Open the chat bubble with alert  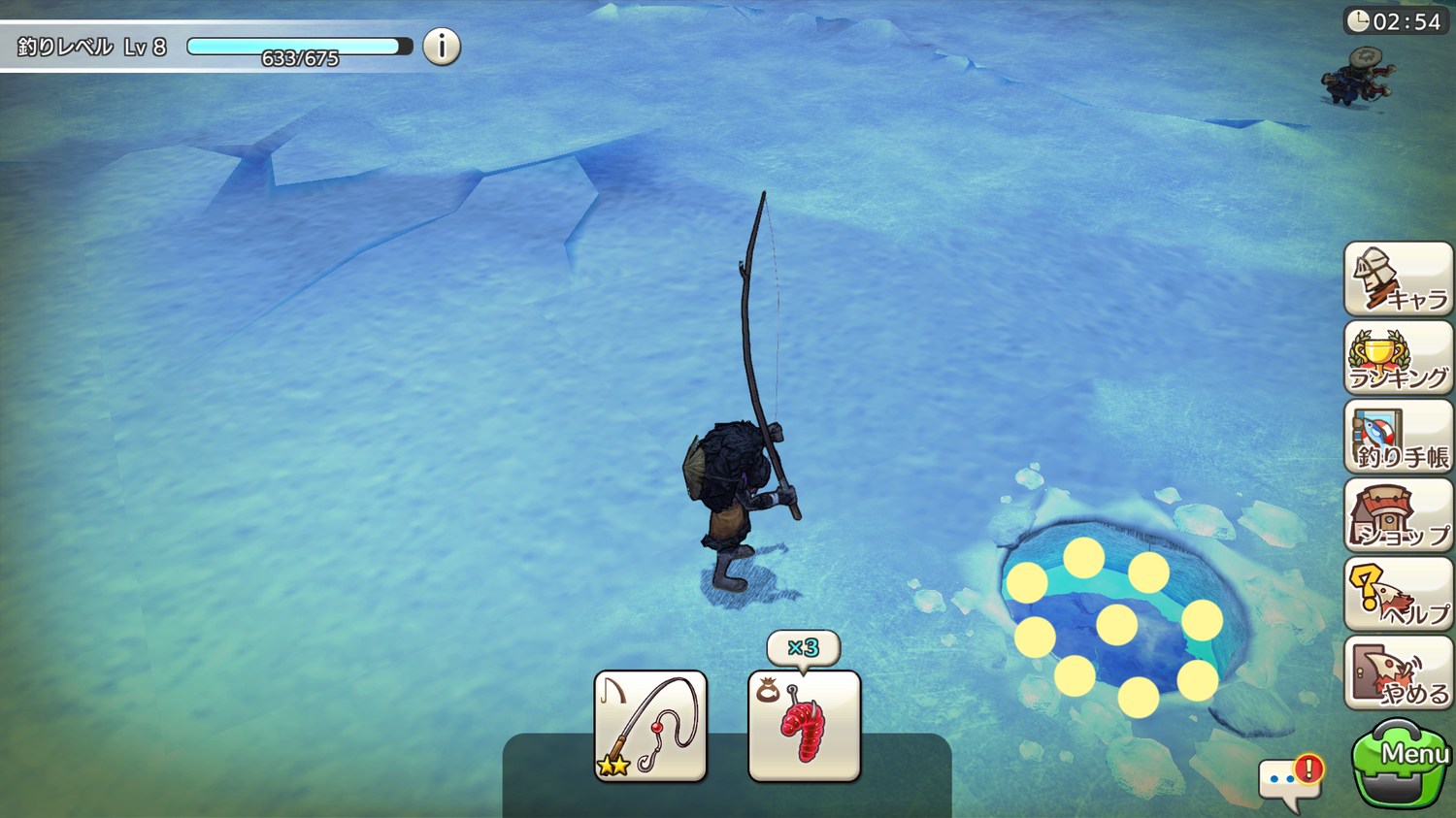tap(1290, 781)
